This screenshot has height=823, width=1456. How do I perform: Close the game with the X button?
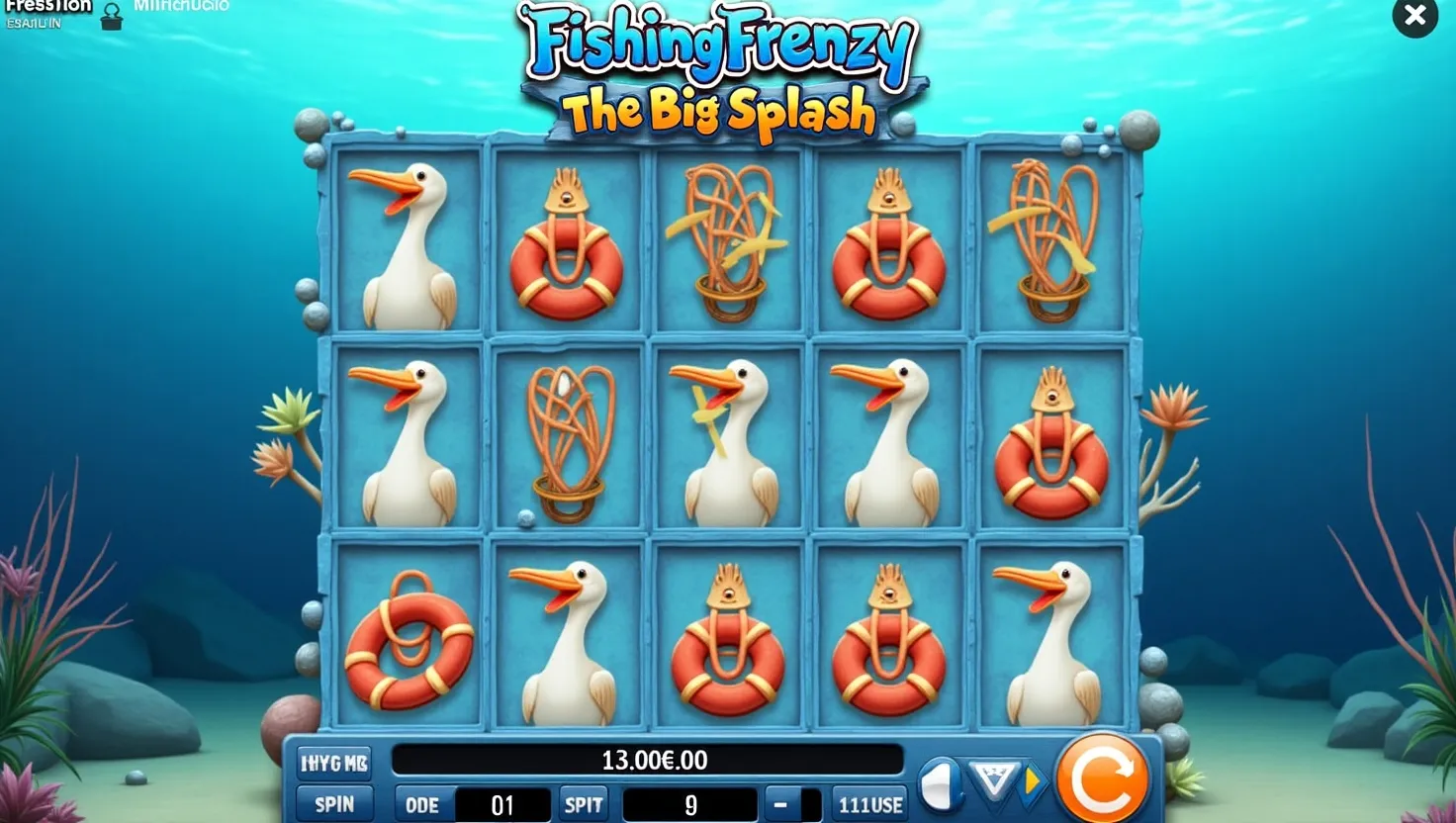pos(1414,17)
